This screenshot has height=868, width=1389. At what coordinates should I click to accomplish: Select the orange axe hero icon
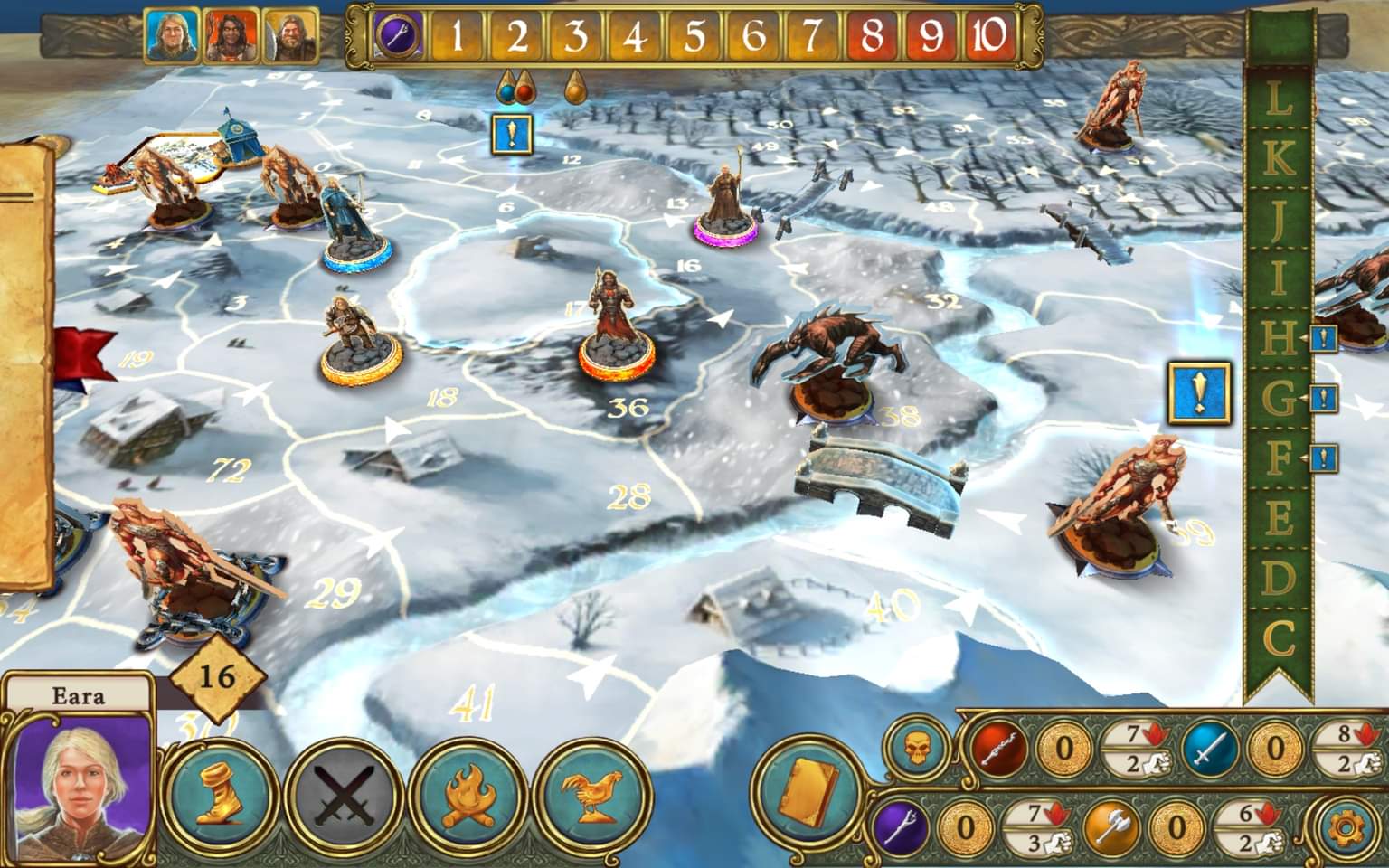pos(1112,826)
